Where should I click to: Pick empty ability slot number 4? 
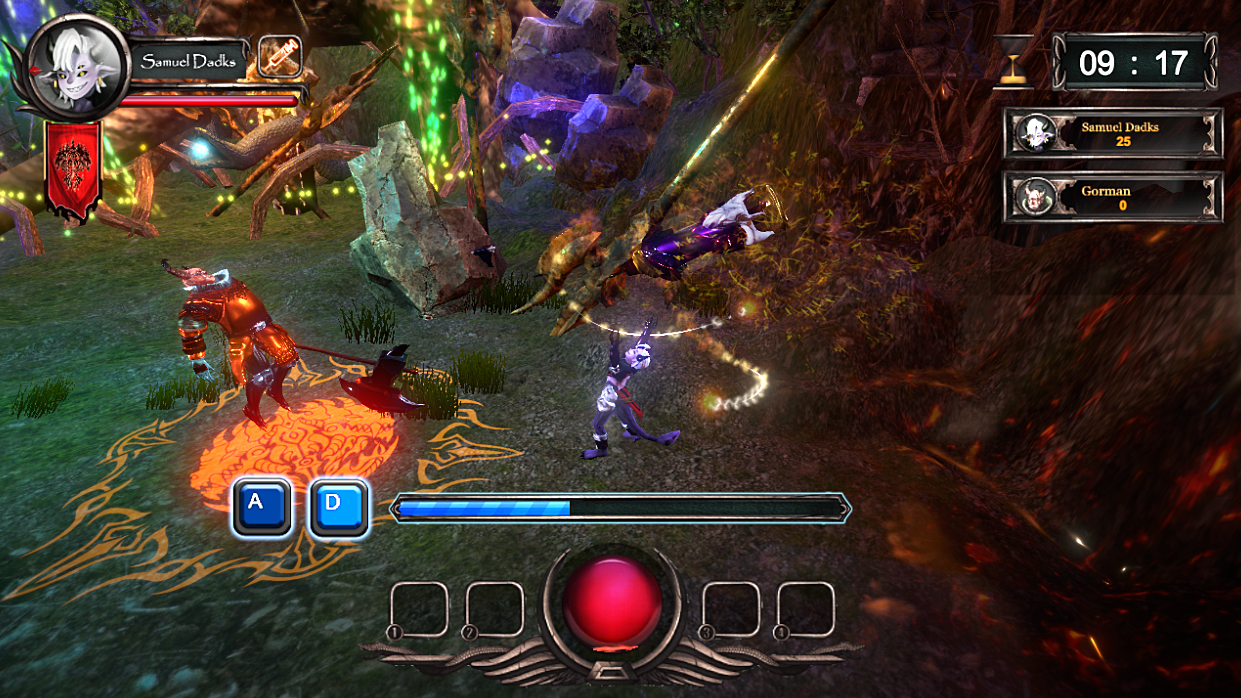806,609
